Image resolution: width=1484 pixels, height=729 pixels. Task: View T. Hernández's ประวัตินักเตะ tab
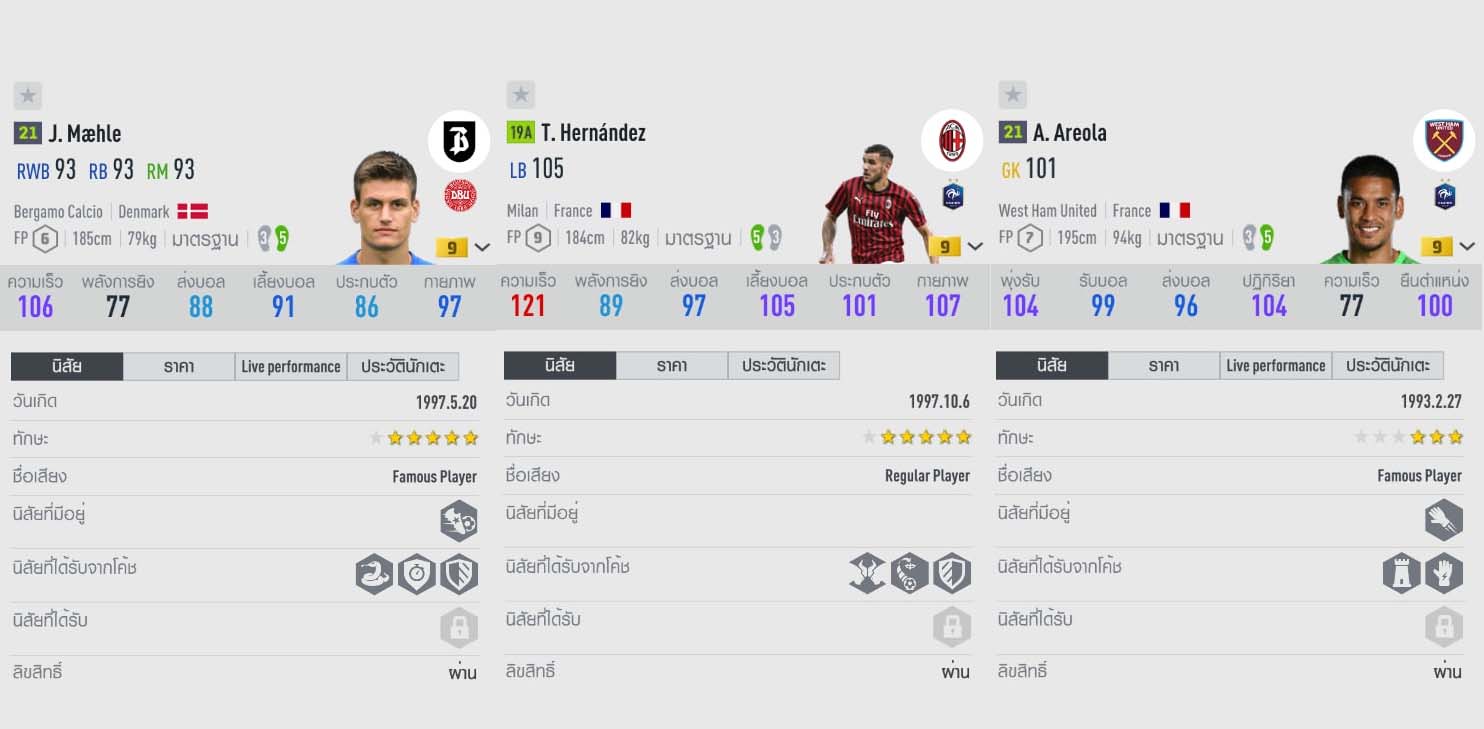coord(784,366)
